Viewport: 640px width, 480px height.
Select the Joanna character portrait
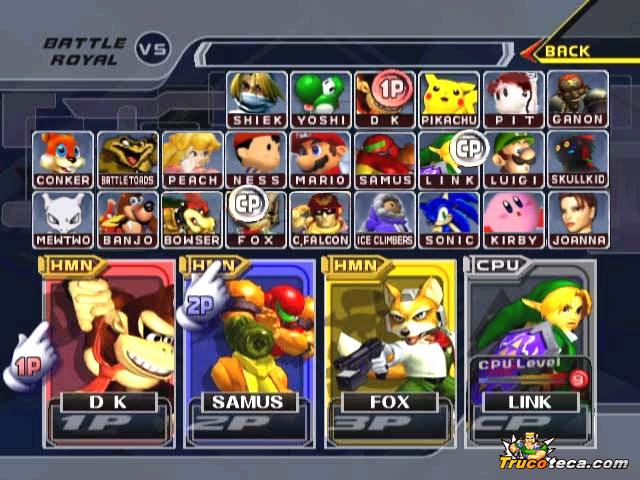[577, 218]
